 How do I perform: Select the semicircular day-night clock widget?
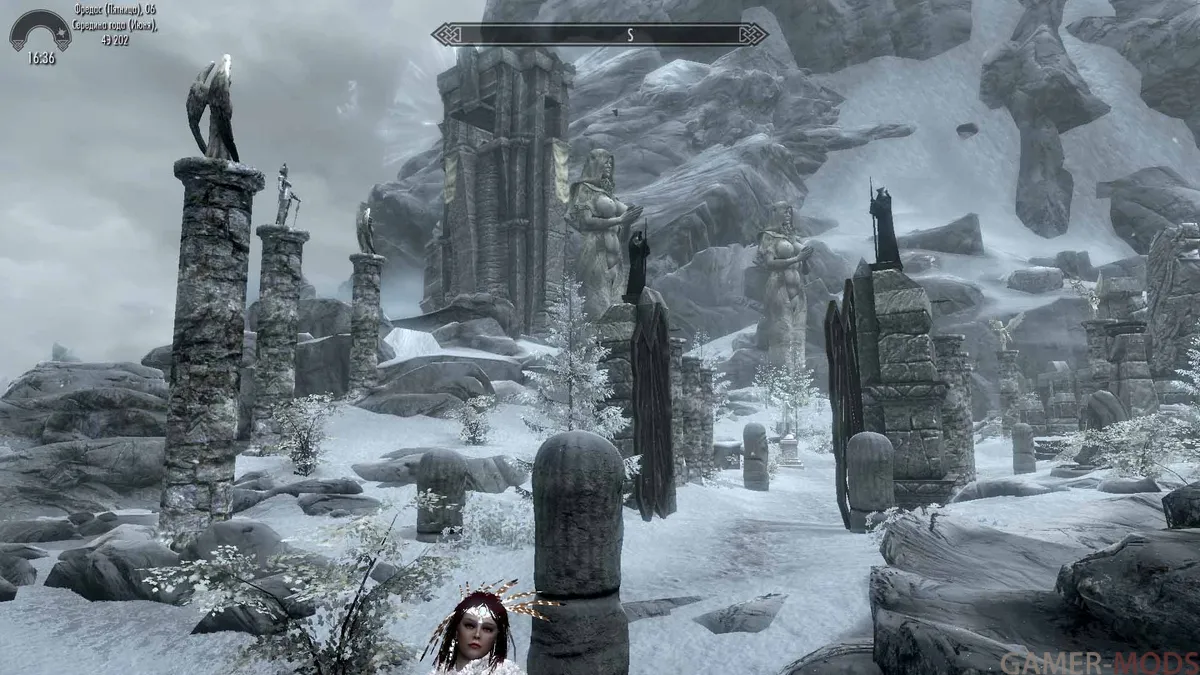point(40,31)
